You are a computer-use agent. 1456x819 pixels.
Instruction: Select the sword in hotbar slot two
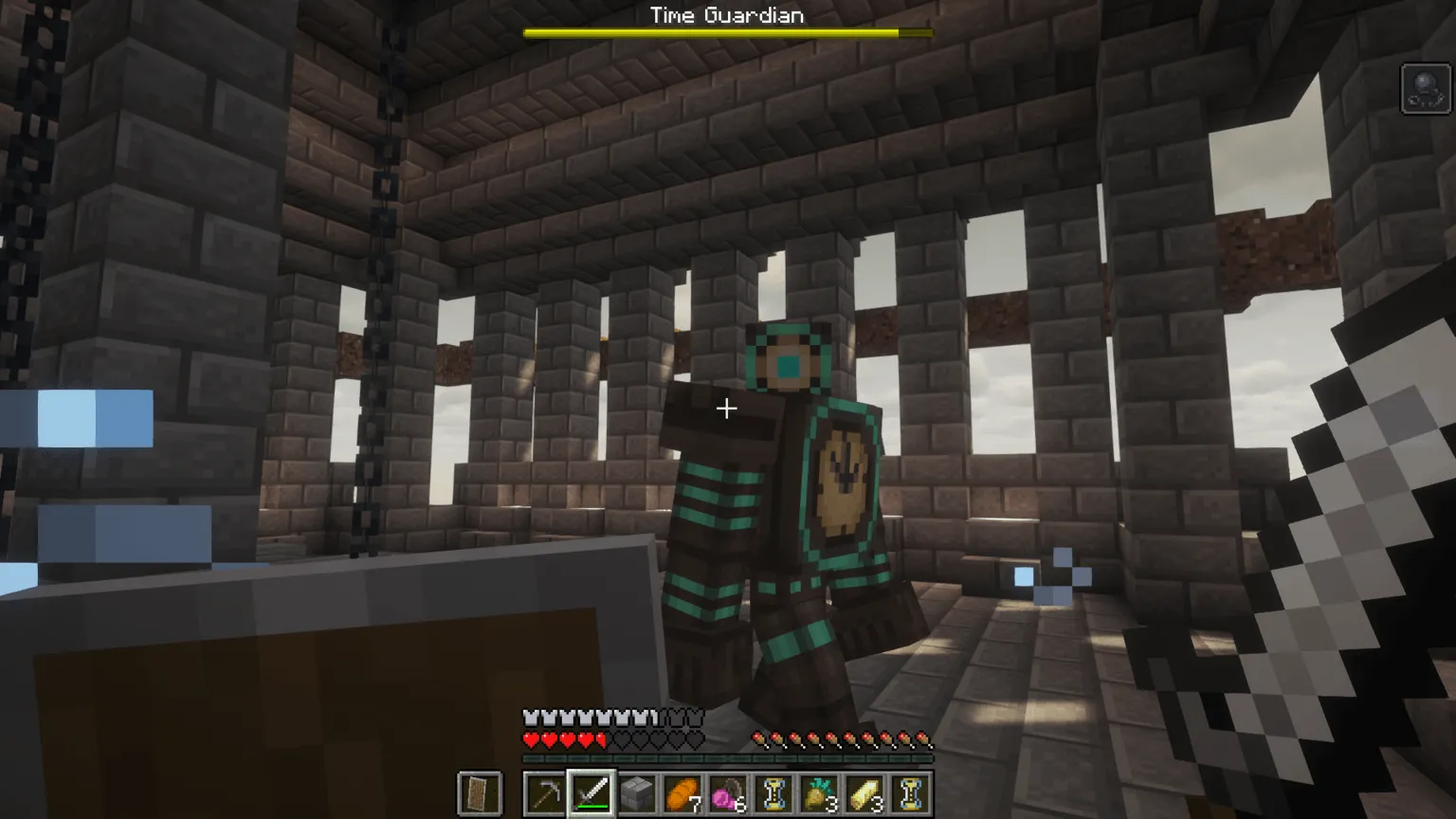pyautogui.click(x=591, y=794)
